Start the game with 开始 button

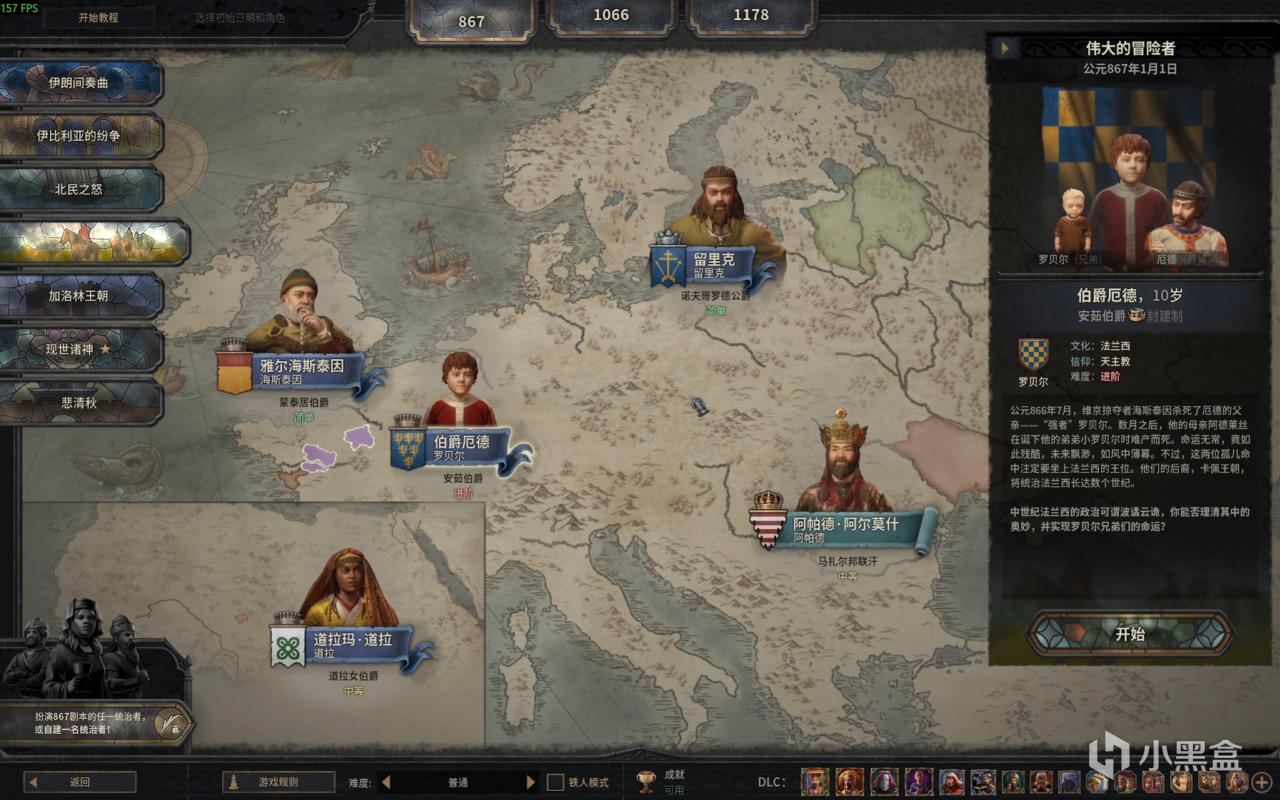tap(1130, 634)
